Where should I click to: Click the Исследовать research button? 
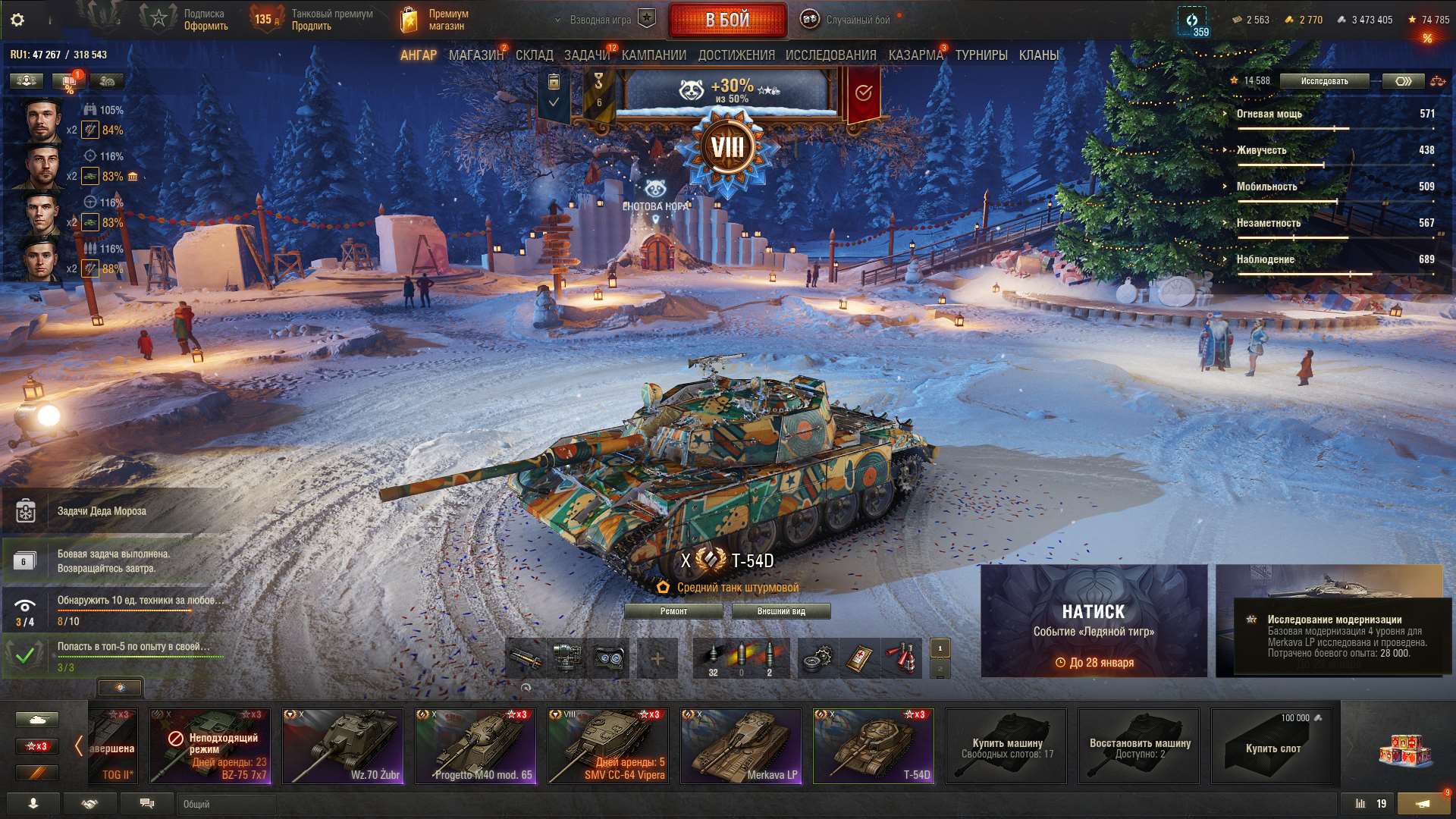coord(1323,80)
